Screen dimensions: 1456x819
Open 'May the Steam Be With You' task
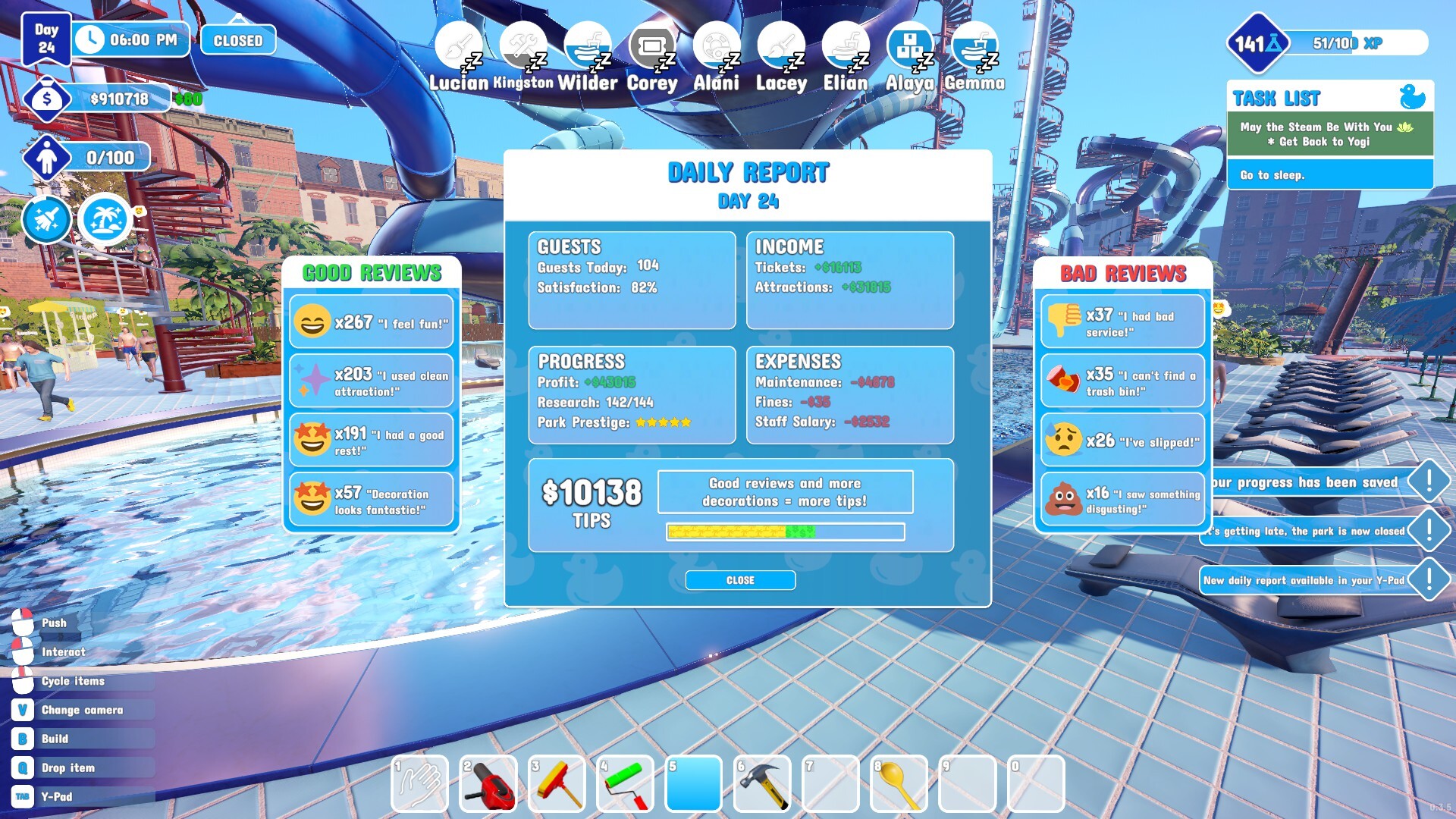point(1329,134)
